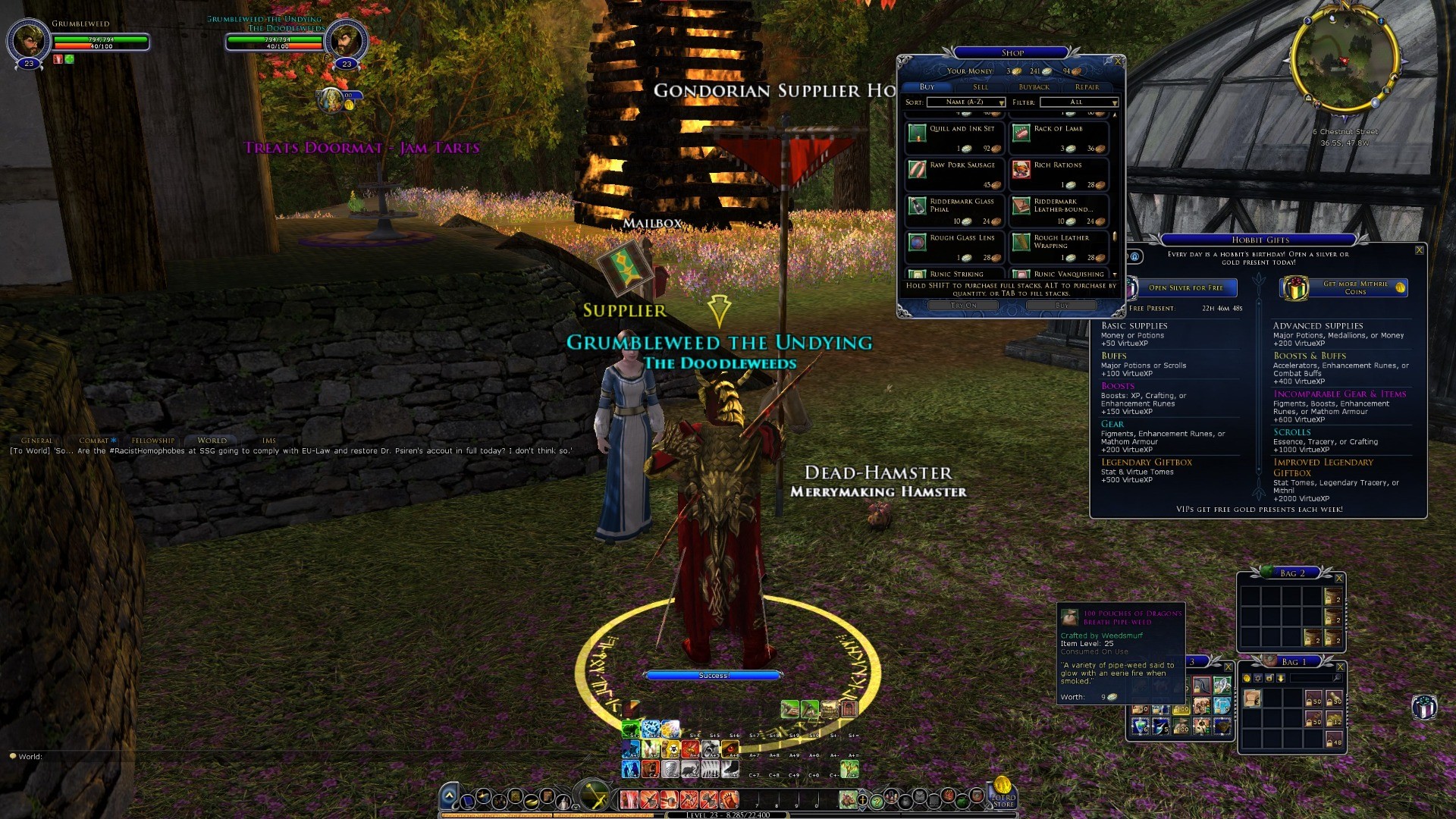This screenshot has height=819, width=1456.
Task: Close the Bag 1 window
Action: pyautogui.click(x=1340, y=667)
